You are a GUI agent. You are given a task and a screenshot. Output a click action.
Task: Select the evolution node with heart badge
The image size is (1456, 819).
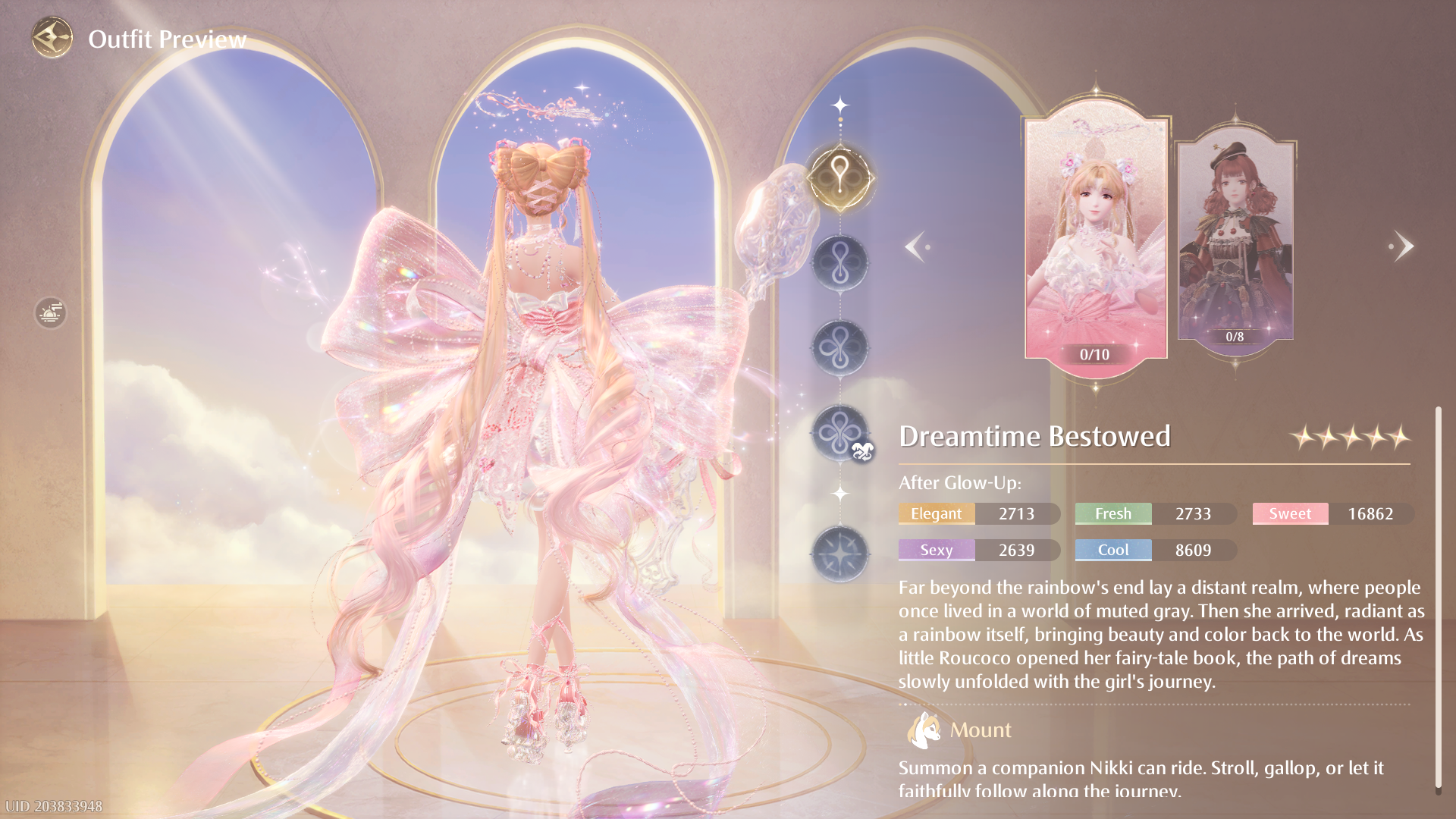(839, 434)
